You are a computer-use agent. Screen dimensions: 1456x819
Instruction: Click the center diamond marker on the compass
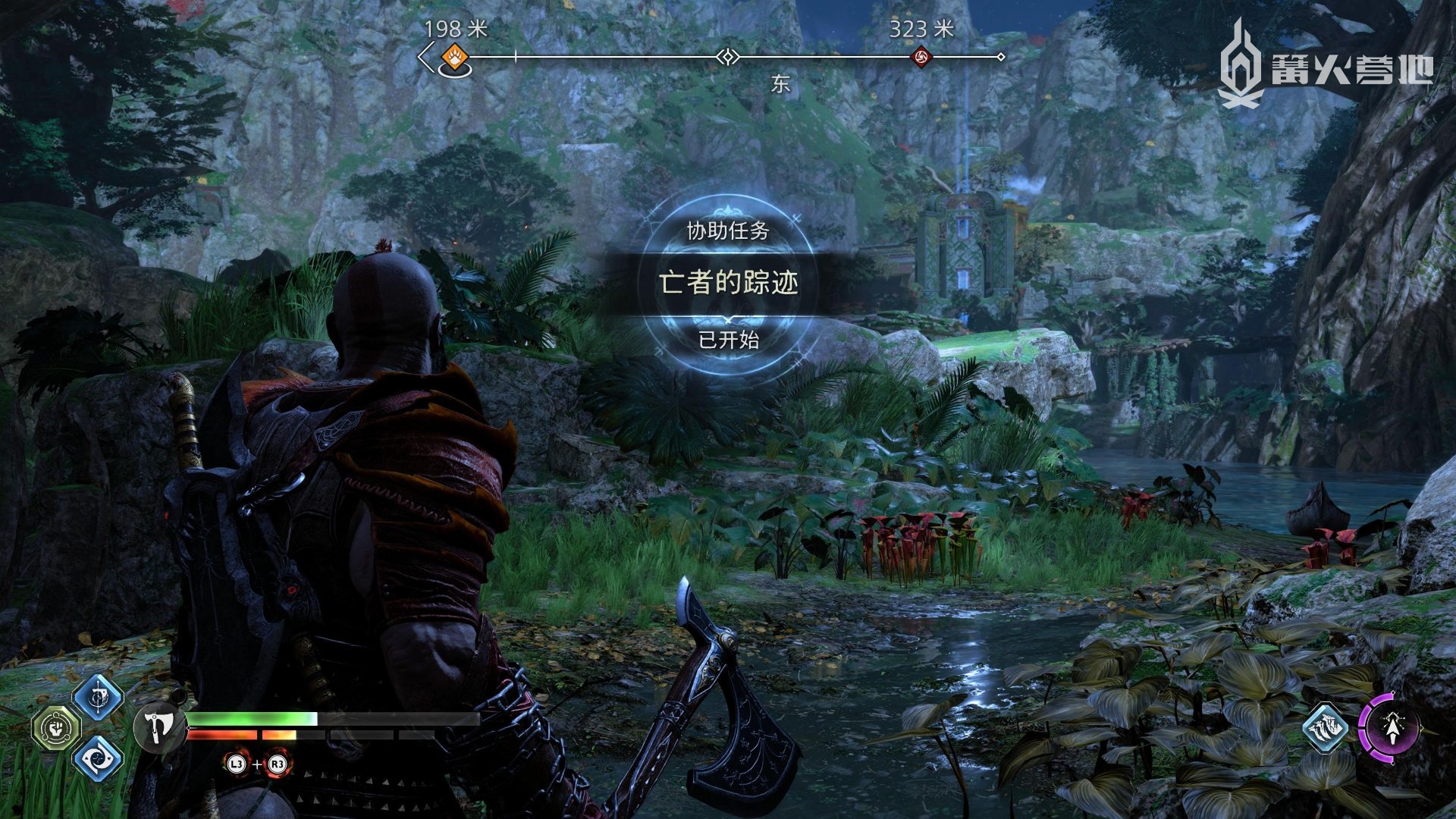click(728, 57)
